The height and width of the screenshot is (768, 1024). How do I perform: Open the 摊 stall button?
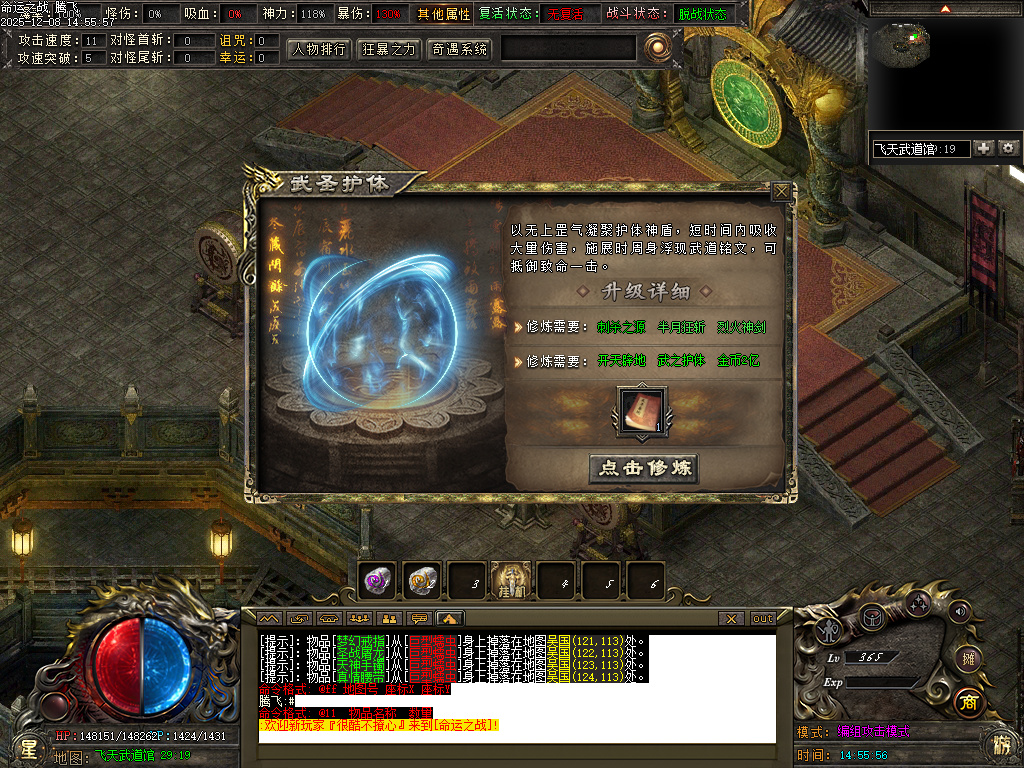(967, 657)
